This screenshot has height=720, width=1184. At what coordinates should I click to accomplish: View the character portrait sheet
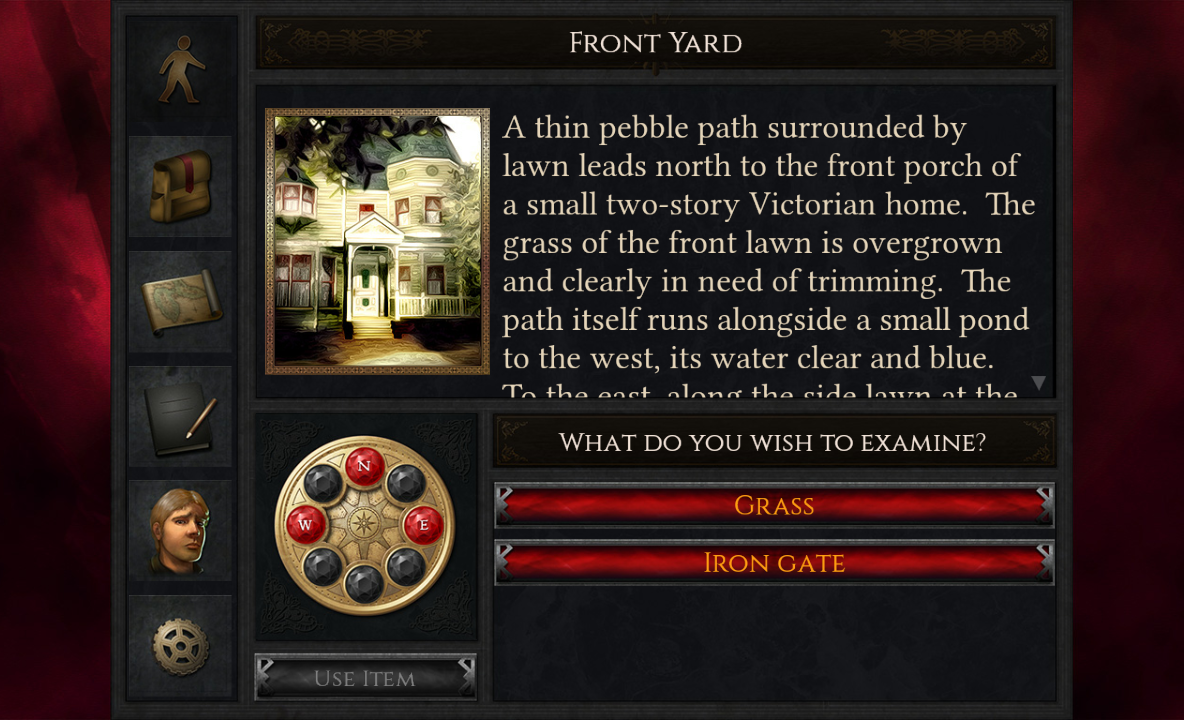pos(180,531)
